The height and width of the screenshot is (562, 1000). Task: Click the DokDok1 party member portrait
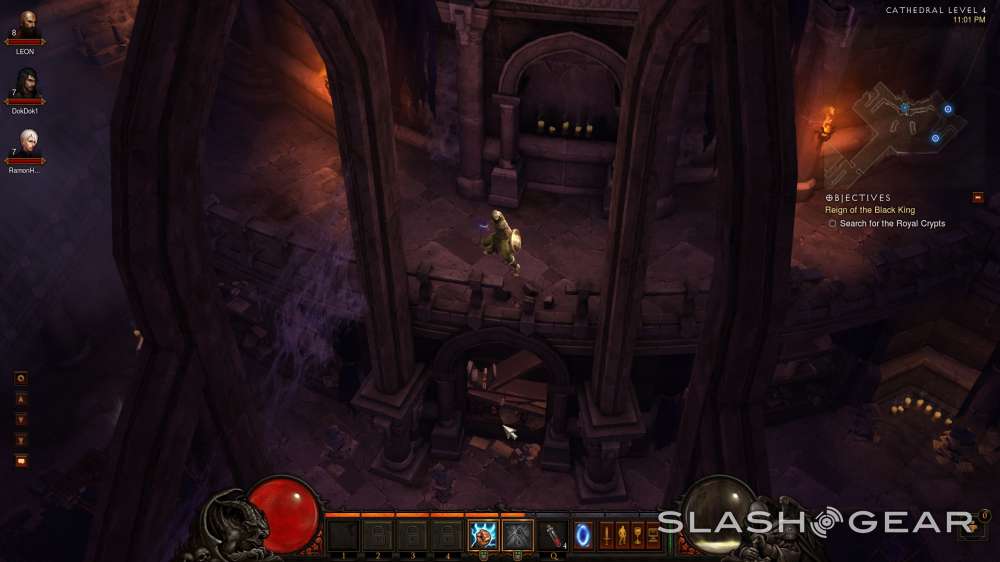(x=27, y=83)
